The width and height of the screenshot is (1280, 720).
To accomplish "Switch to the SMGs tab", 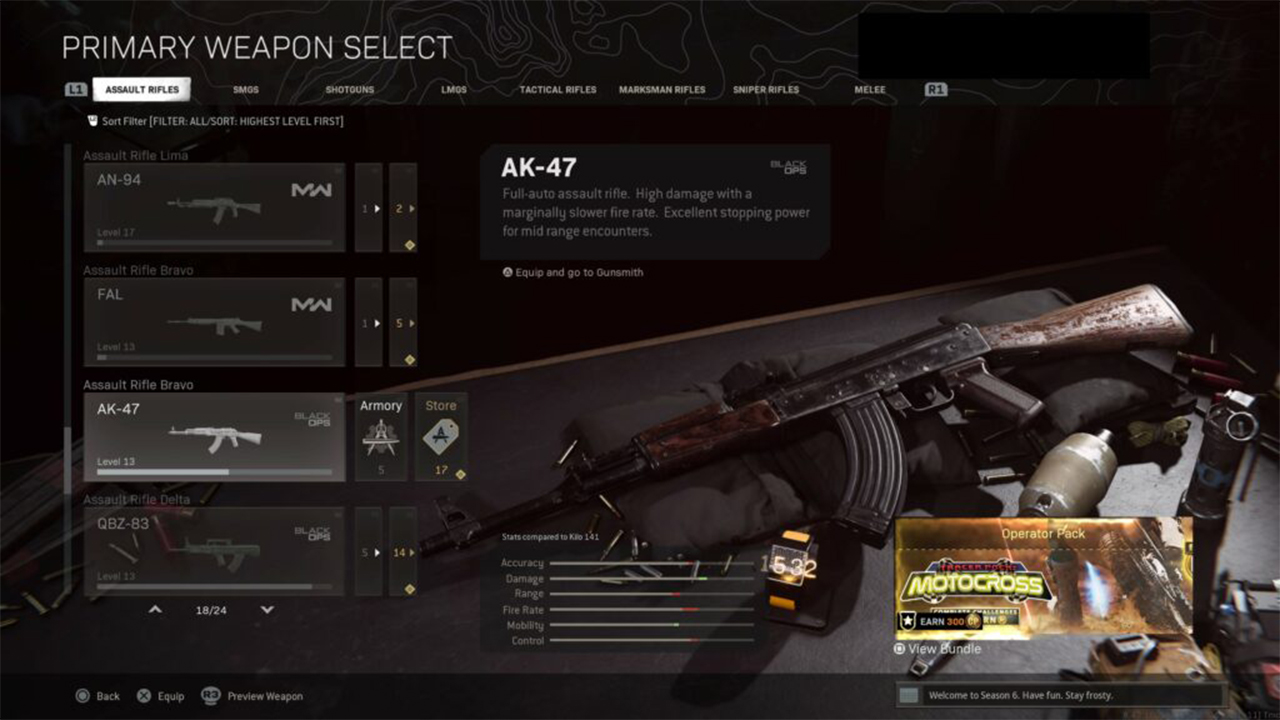I will (245, 90).
